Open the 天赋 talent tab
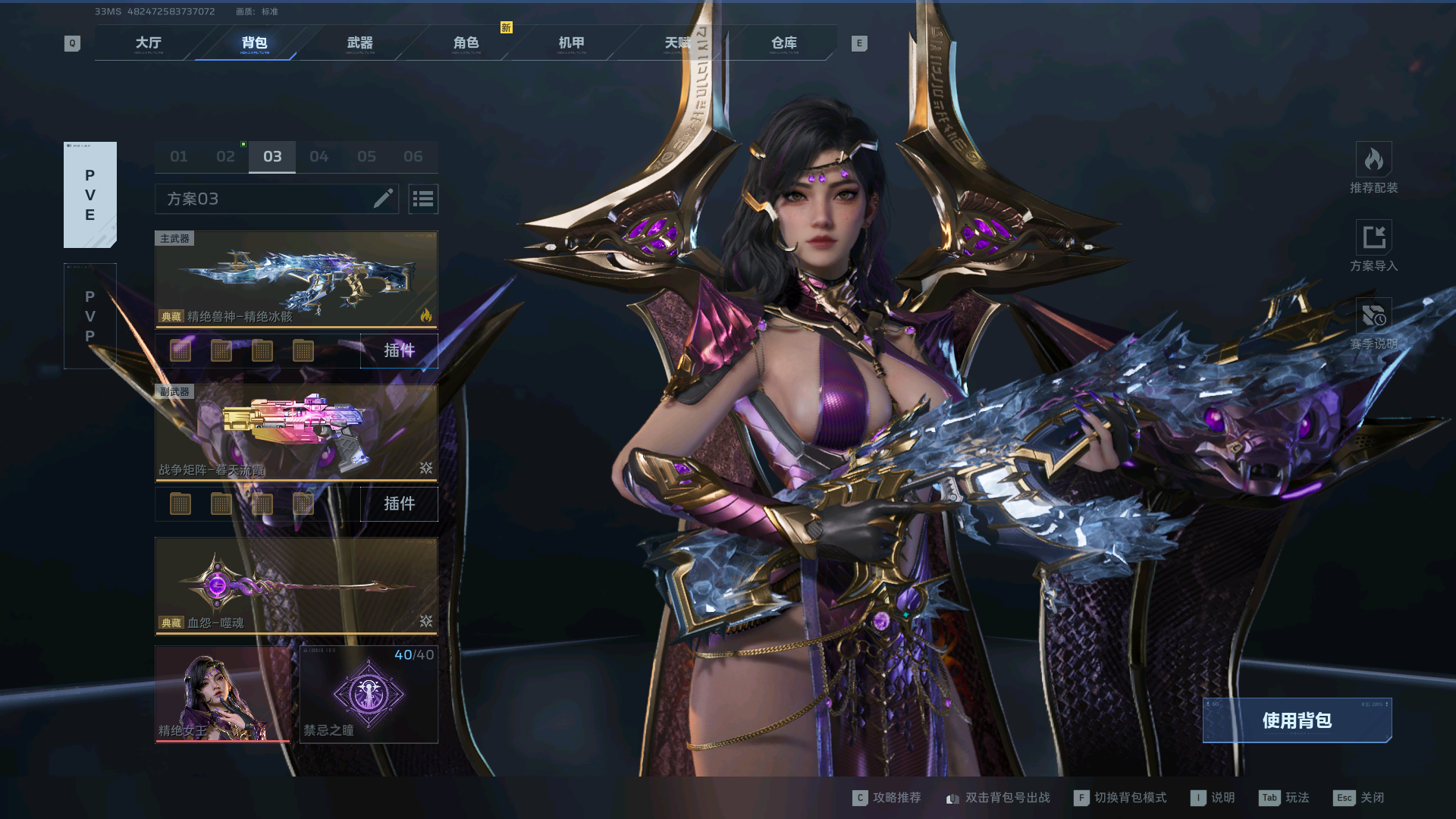 point(678,43)
